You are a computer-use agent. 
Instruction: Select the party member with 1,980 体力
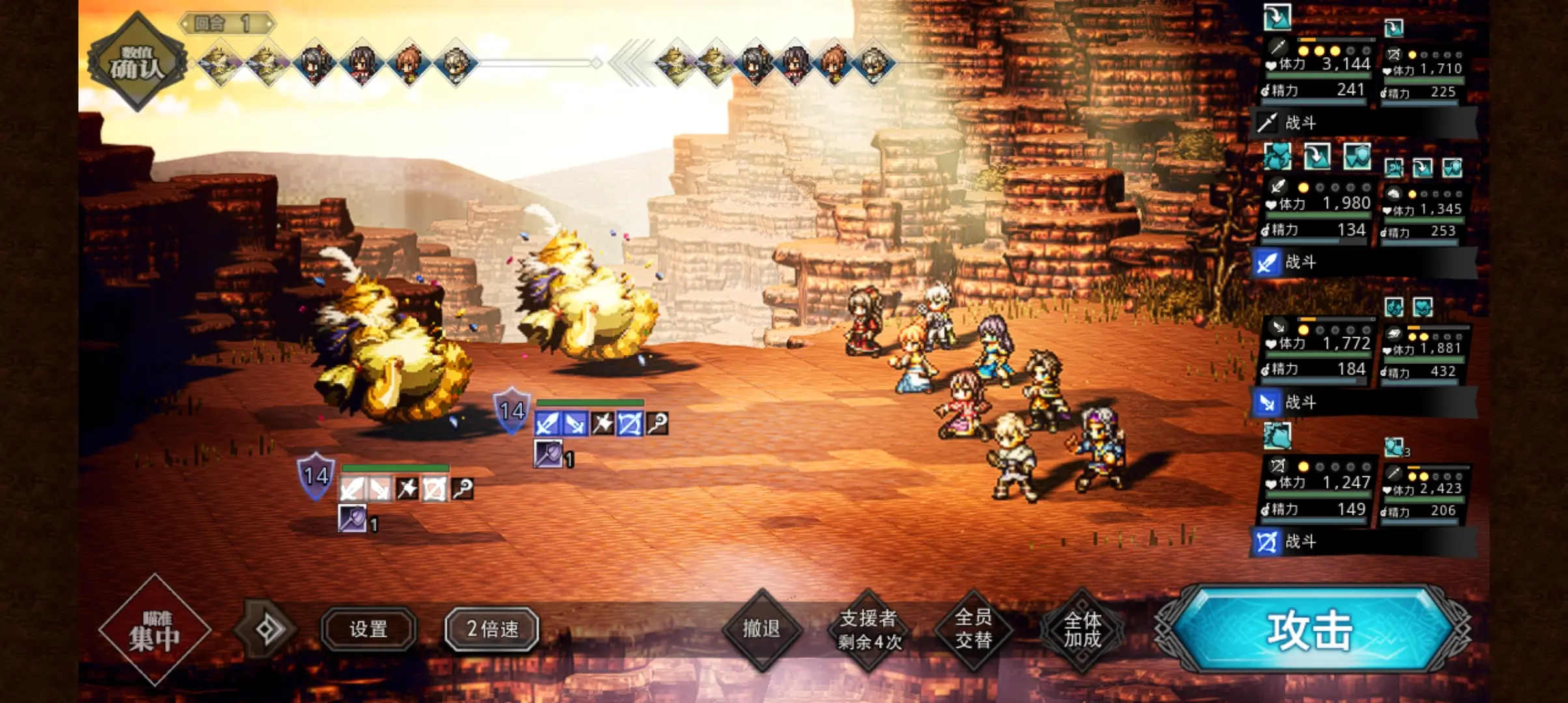(1317, 210)
